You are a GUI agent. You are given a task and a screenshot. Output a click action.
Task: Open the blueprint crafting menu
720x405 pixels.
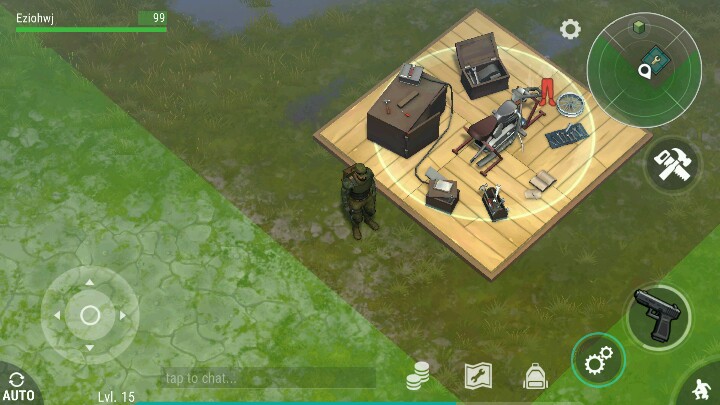(x=478, y=376)
